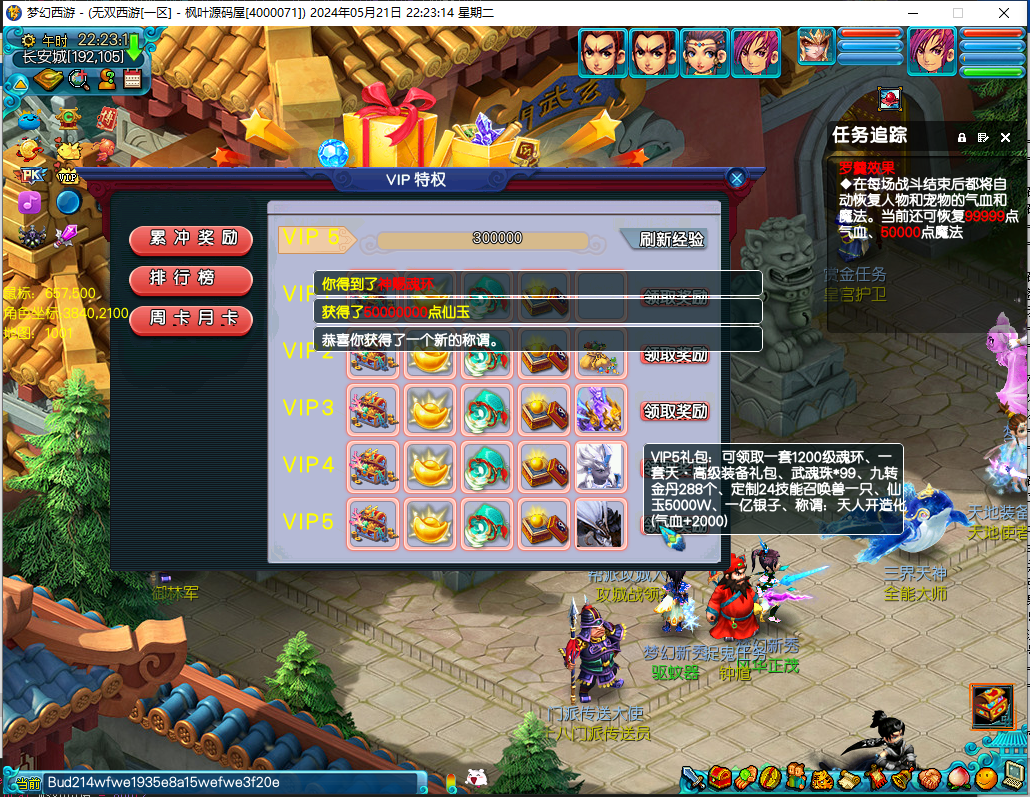
Task: Open the world map magnifier icon
Action: [x=78, y=80]
